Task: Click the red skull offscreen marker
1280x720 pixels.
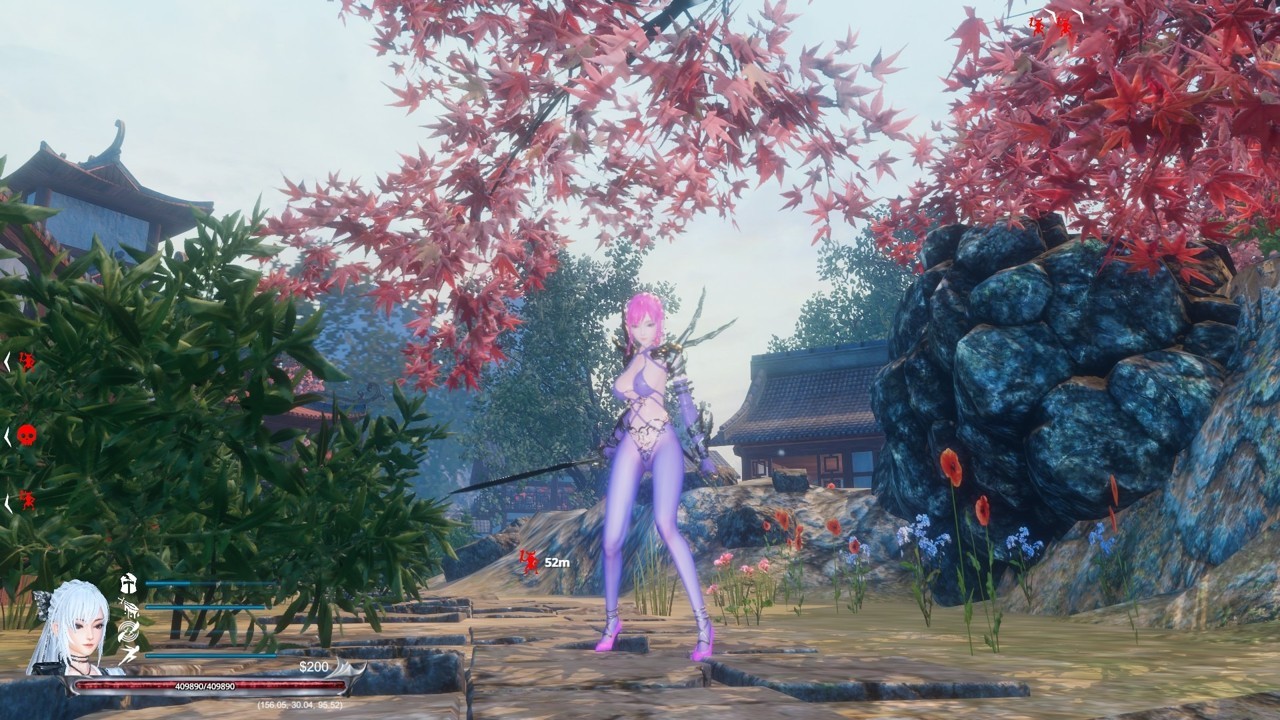Action: tap(27, 435)
